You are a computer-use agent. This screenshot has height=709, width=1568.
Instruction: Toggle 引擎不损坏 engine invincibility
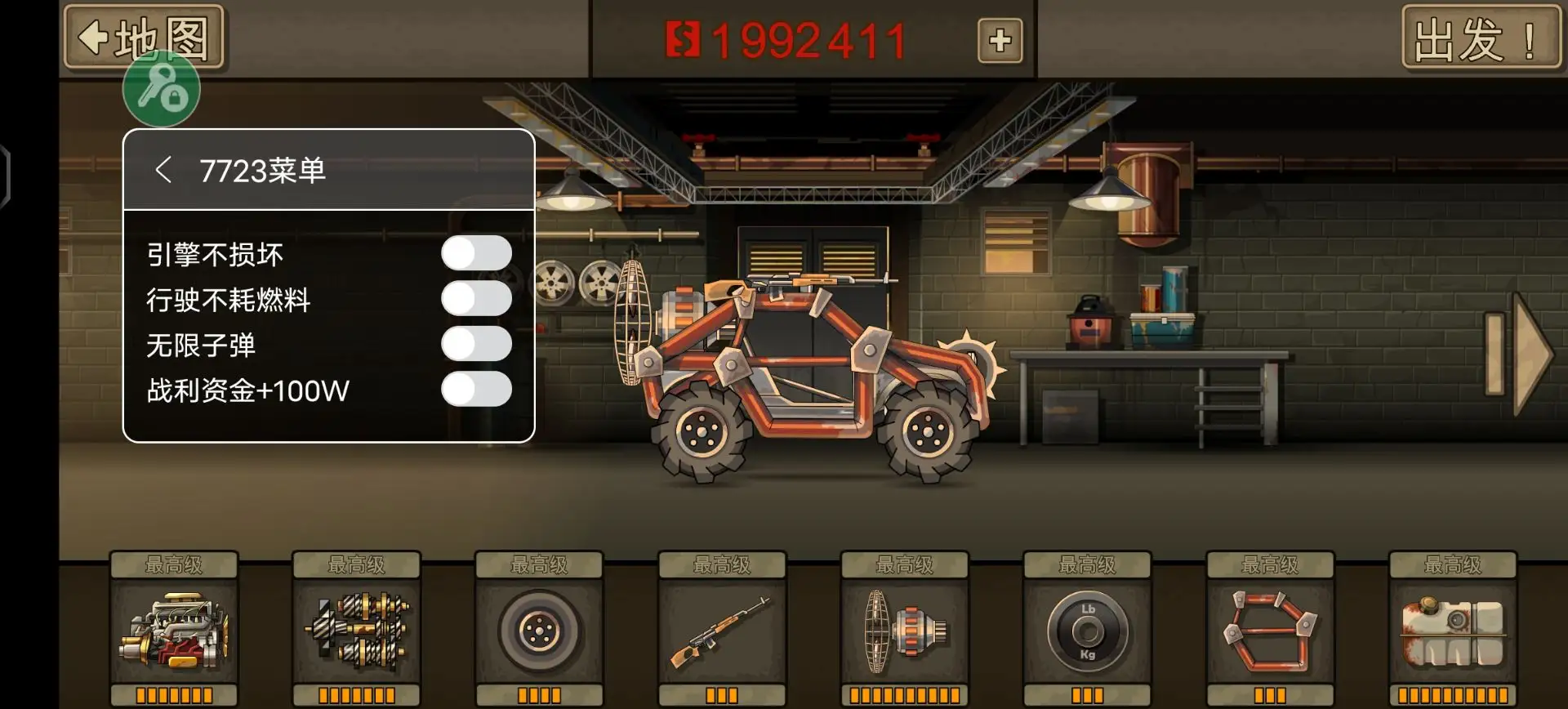click(x=476, y=253)
